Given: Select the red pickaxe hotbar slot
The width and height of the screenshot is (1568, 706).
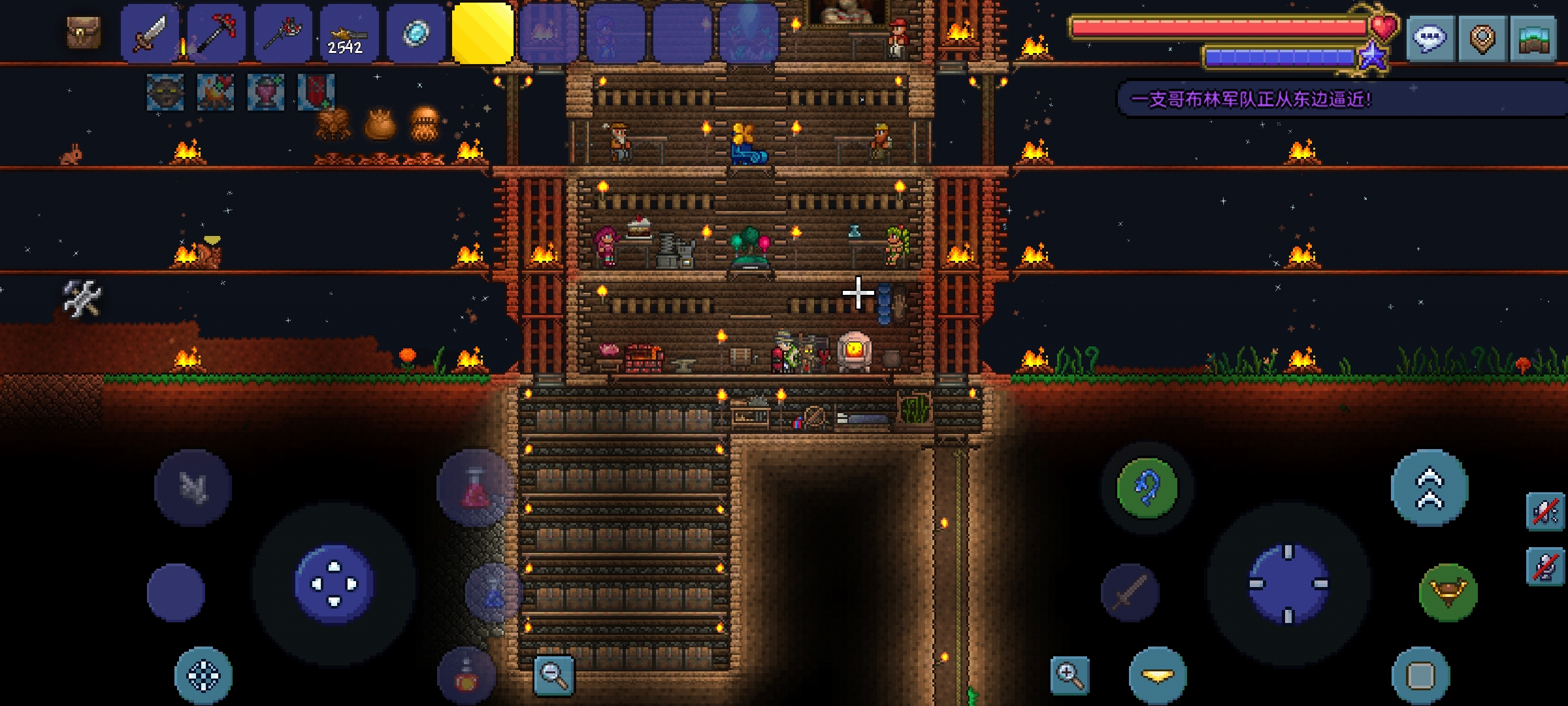Looking at the screenshot, I should tap(216, 34).
